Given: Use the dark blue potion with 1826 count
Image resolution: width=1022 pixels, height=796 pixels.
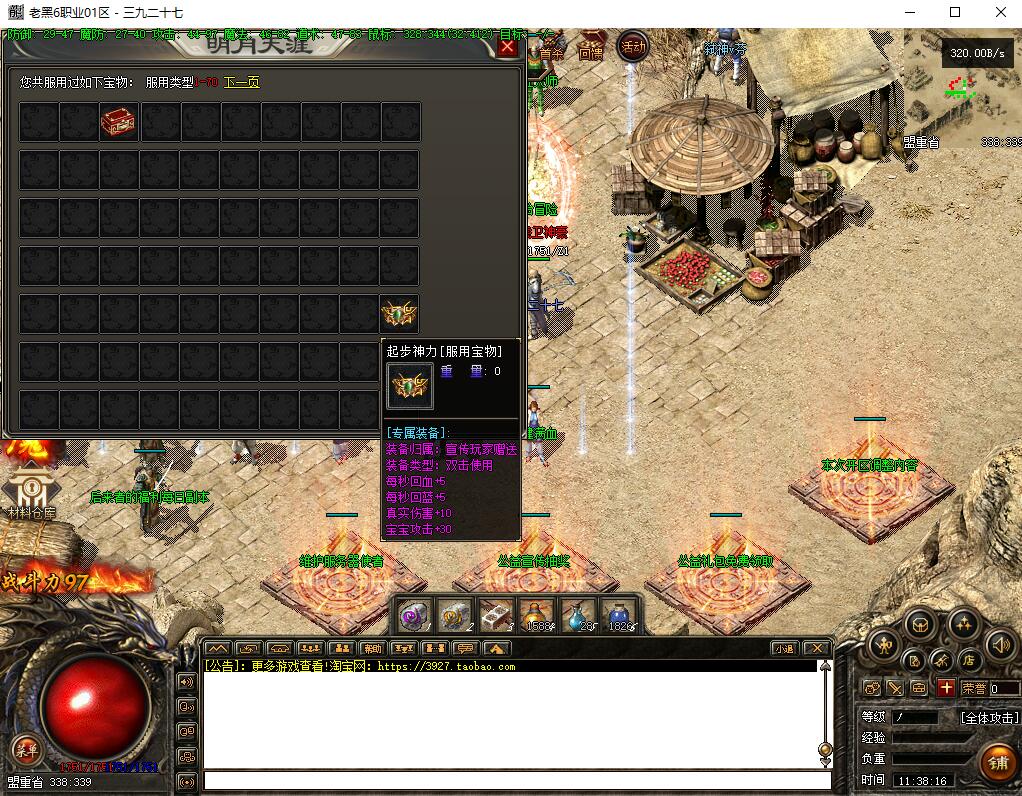Looking at the screenshot, I should 619,615.
